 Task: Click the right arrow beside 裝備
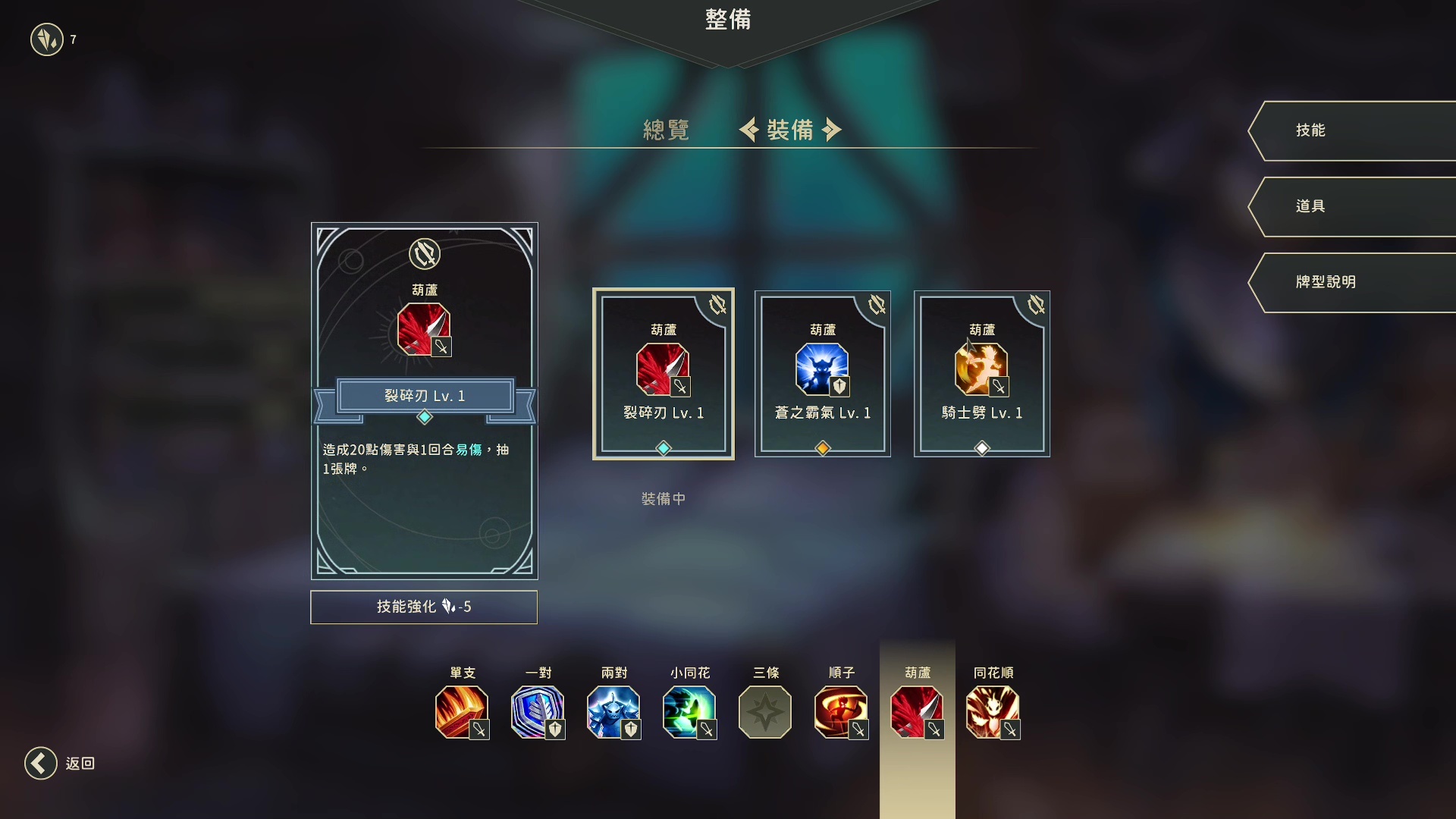[x=833, y=130]
